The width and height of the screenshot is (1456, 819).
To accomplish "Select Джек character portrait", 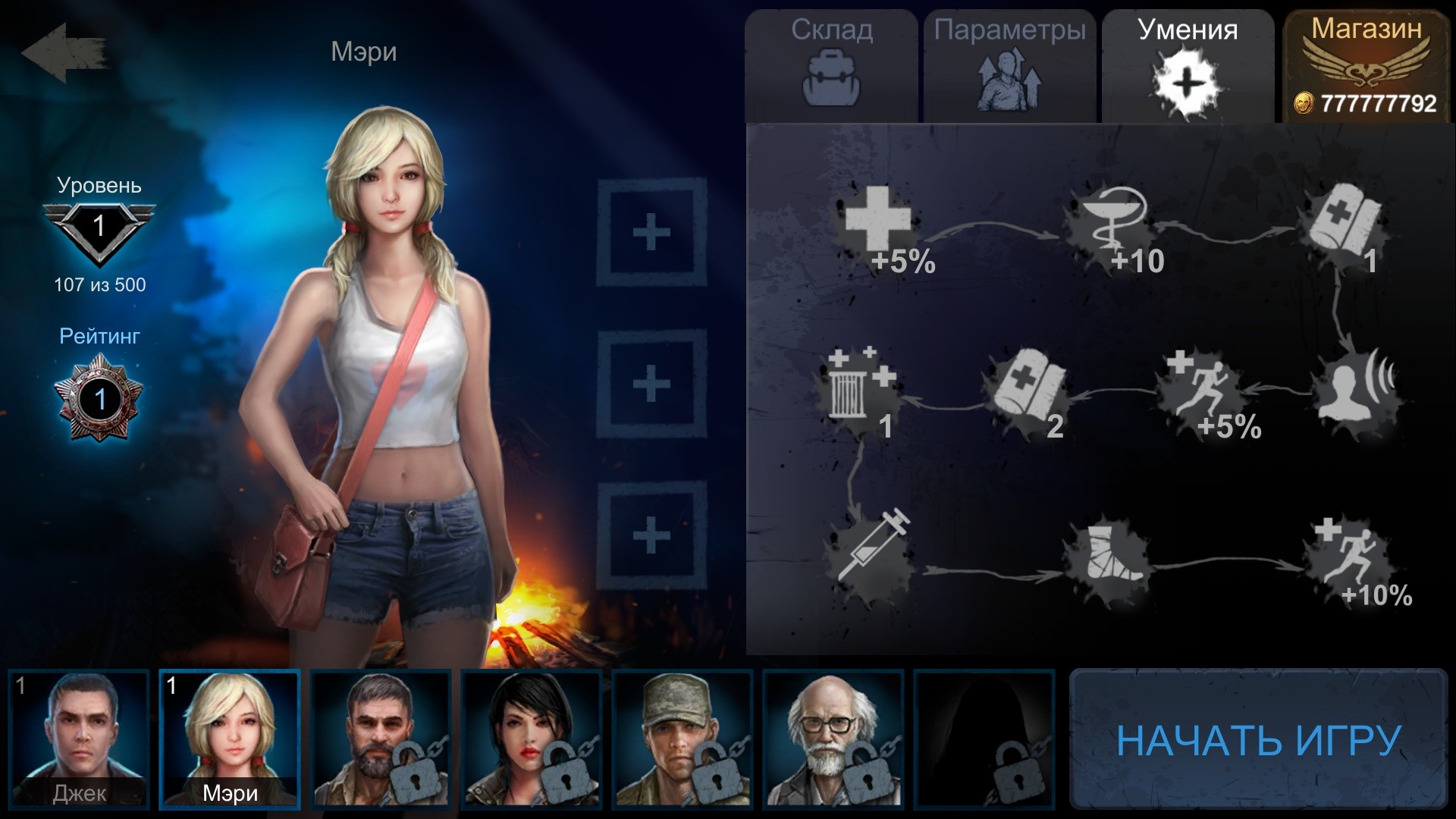I will [80, 739].
